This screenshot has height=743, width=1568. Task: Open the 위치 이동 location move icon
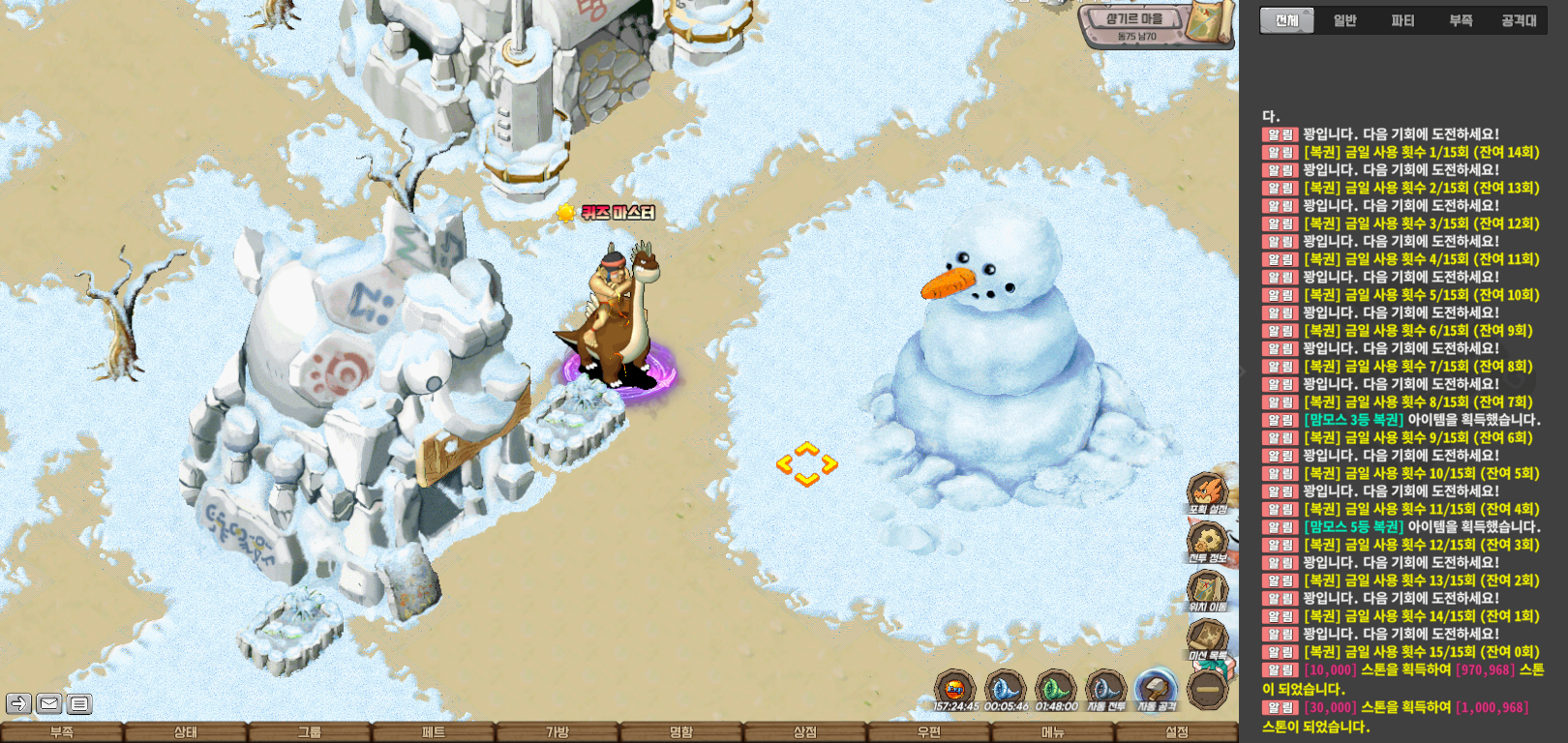pos(1207,590)
